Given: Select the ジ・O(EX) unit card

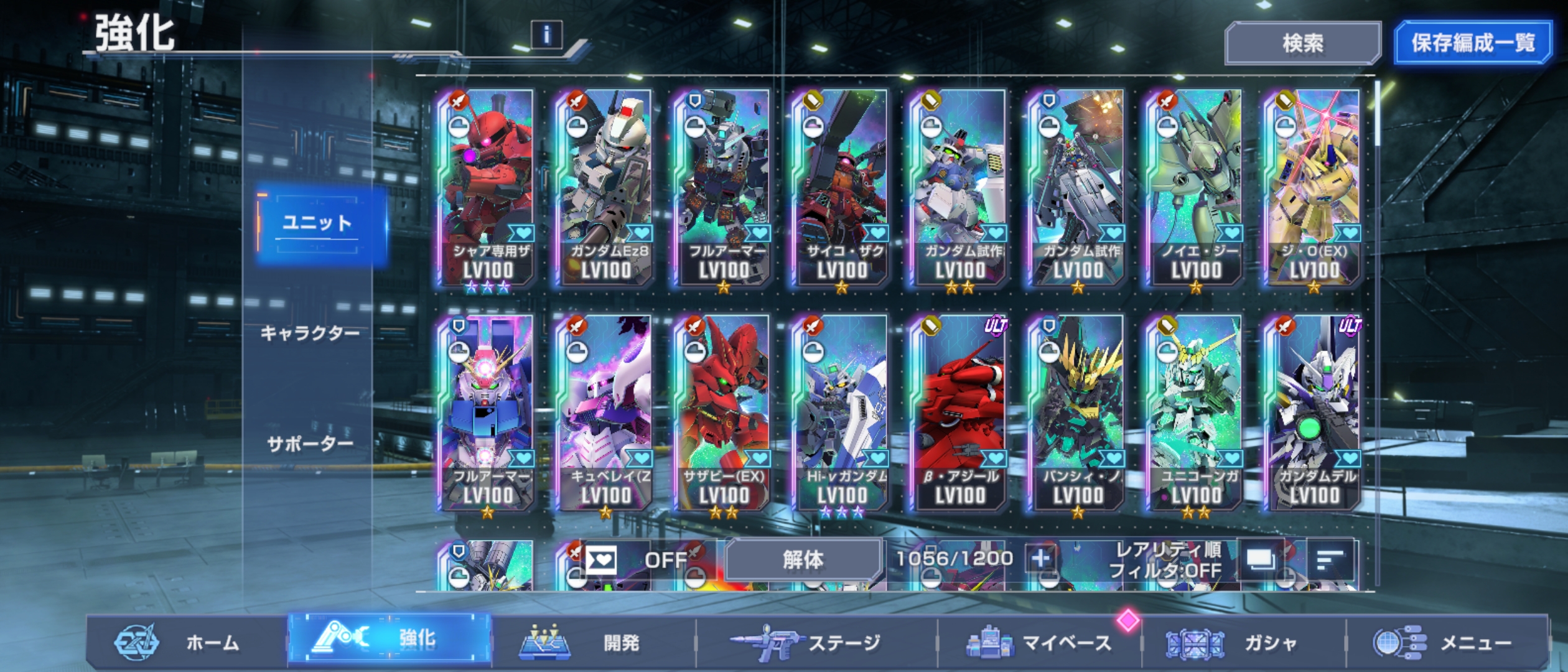Looking at the screenshot, I should pyautogui.click(x=1314, y=187).
